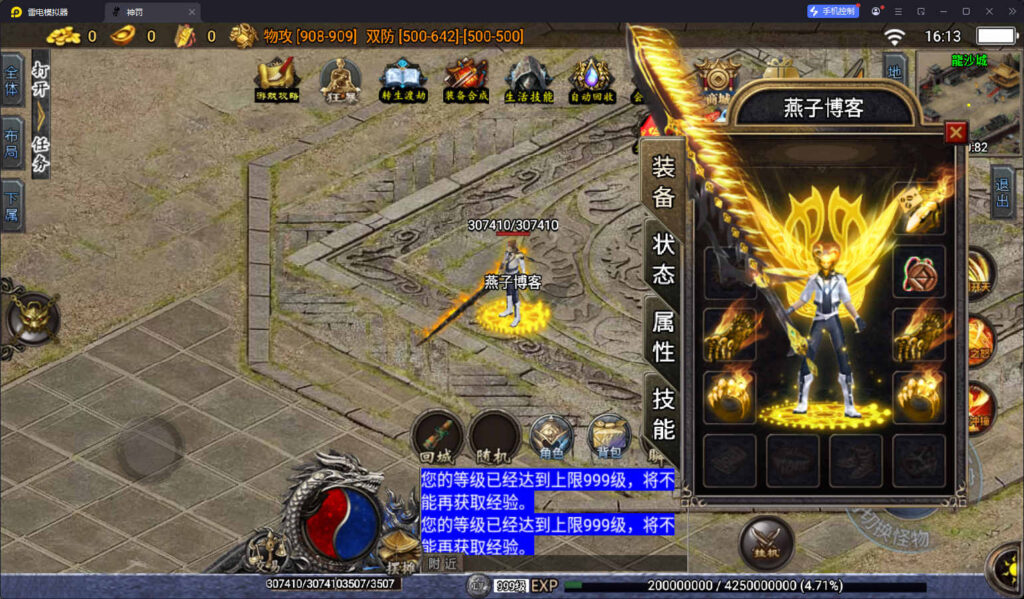Viewport: 1024px width, 599px height.
Task: Use the 回城 return-to-town scroll
Action: tap(437, 436)
